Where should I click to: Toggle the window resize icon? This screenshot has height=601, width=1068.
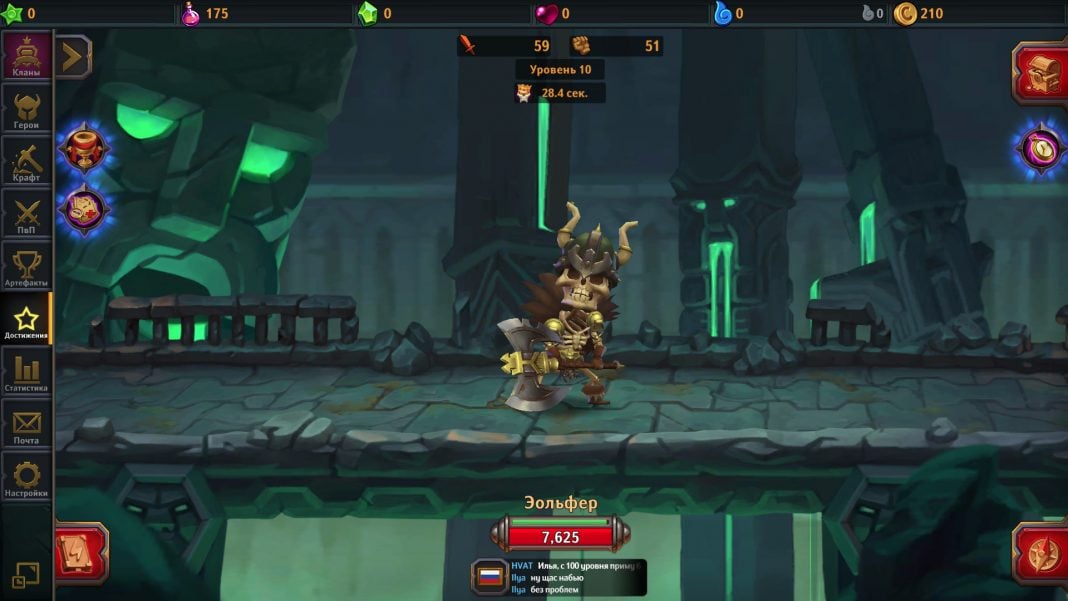tap(26, 575)
